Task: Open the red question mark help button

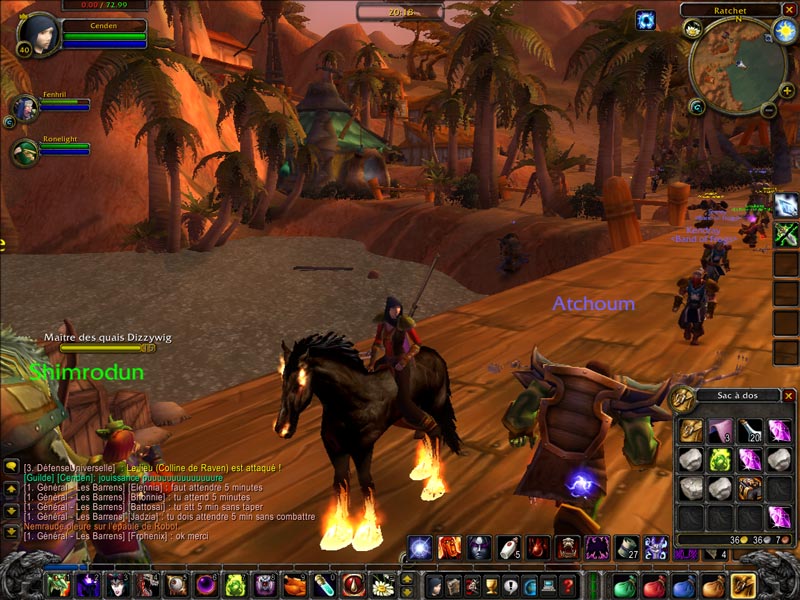Action: [567, 586]
